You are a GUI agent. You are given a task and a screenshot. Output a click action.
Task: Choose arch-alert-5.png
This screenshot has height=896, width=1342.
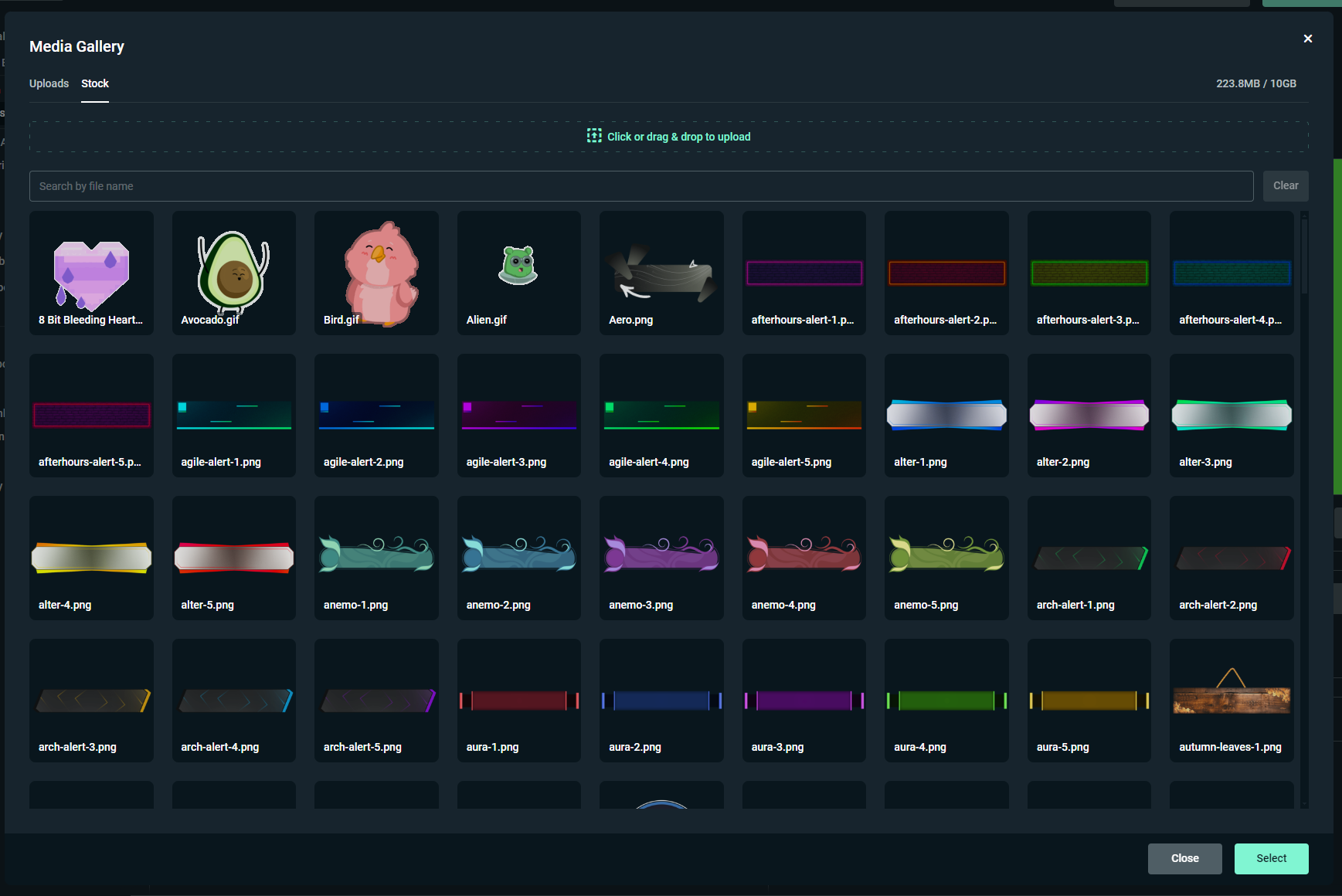(x=375, y=700)
